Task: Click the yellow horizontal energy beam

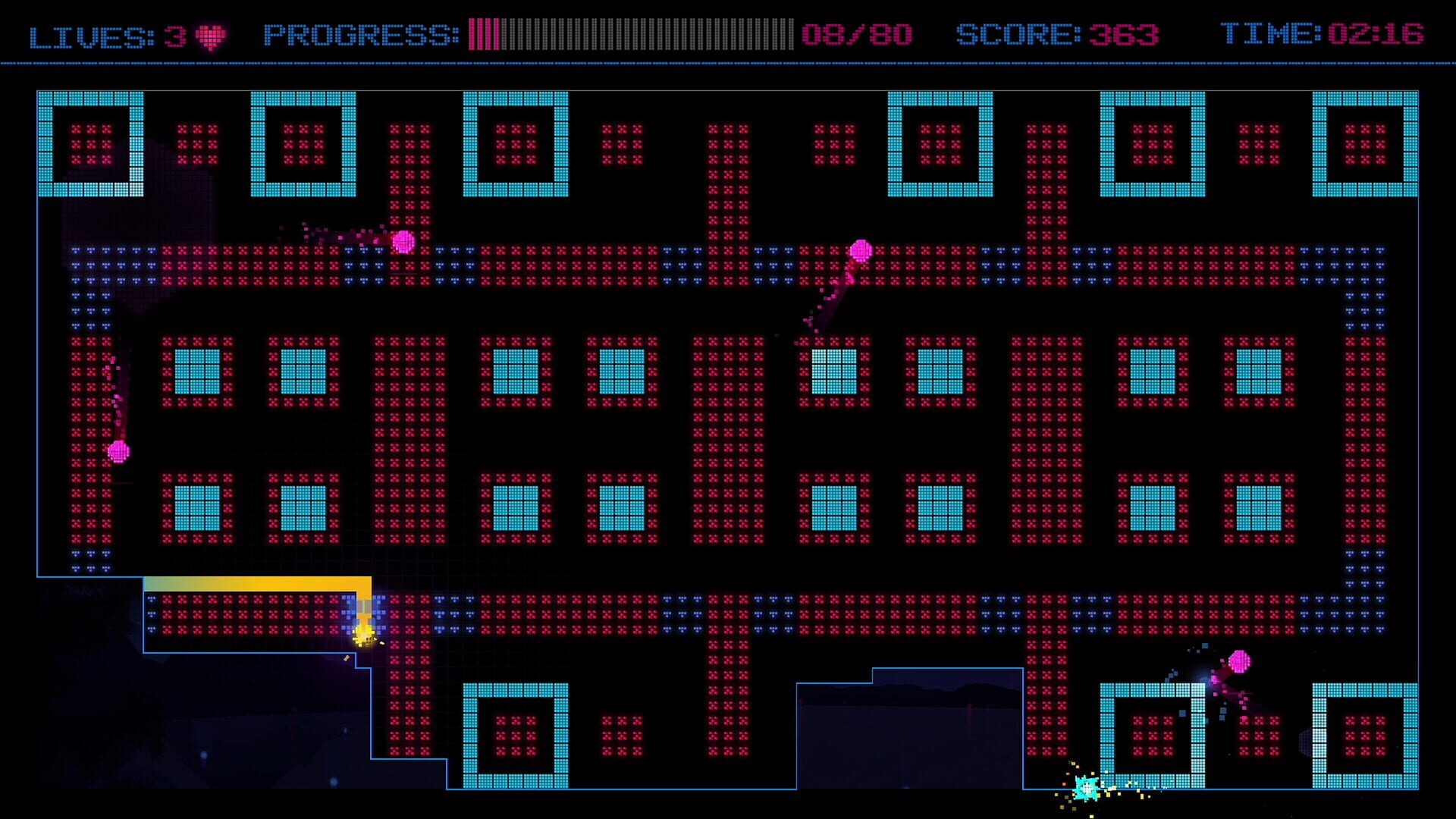Action: click(x=258, y=582)
